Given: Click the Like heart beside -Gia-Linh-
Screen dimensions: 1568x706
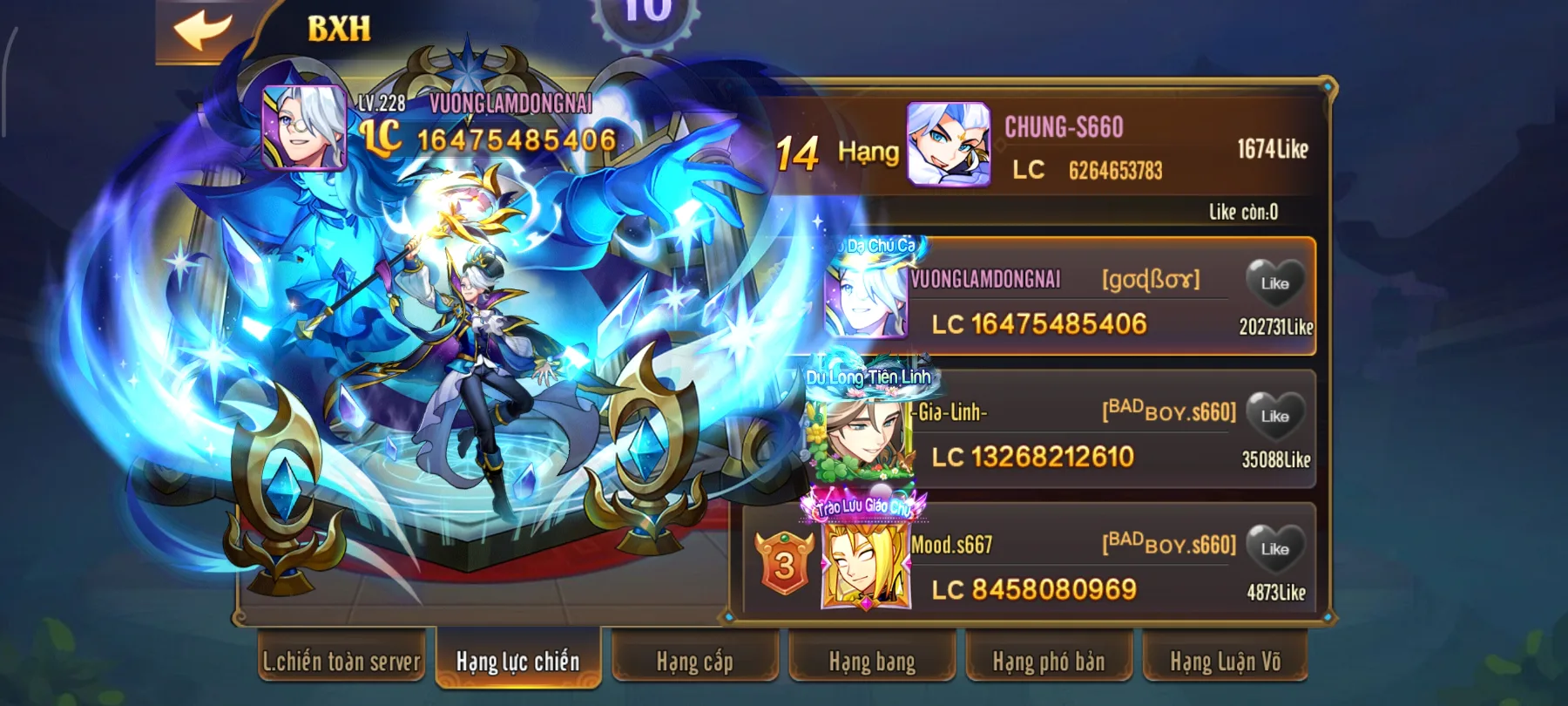Looking at the screenshot, I should [x=1275, y=413].
